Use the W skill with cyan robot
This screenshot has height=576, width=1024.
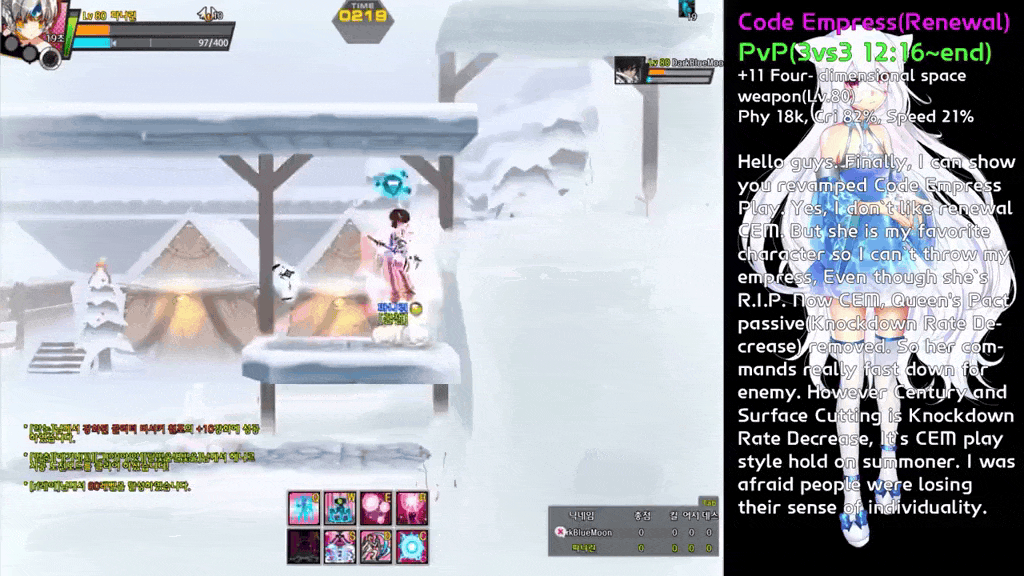pyautogui.click(x=338, y=508)
